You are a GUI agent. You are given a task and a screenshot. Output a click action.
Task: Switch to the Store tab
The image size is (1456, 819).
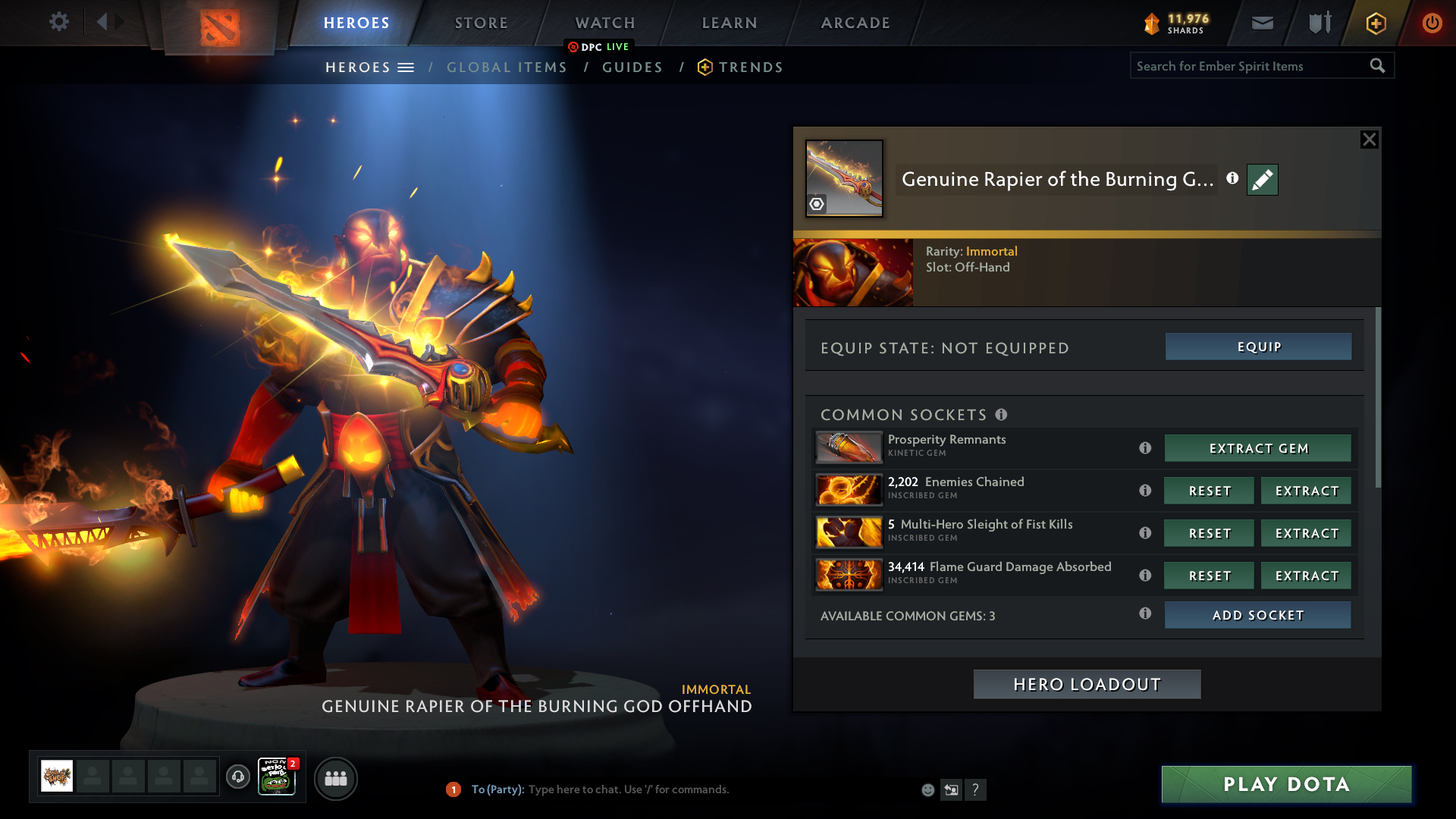tap(482, 23)
